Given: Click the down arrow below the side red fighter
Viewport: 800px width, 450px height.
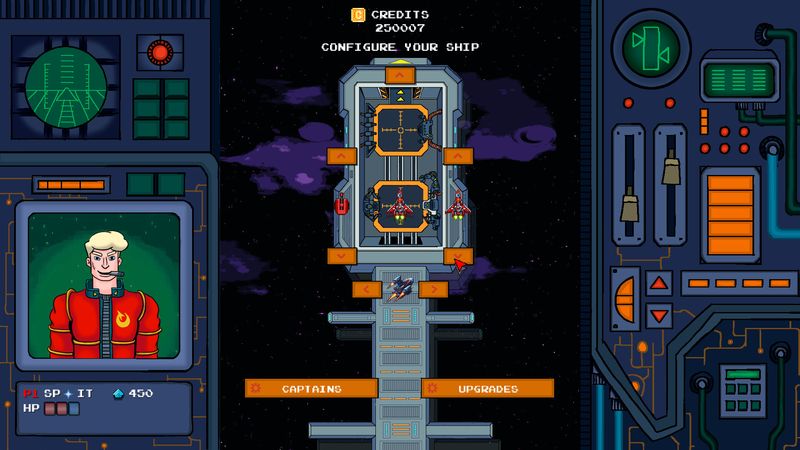Looking at the screenshot, I should coord(458,256).
